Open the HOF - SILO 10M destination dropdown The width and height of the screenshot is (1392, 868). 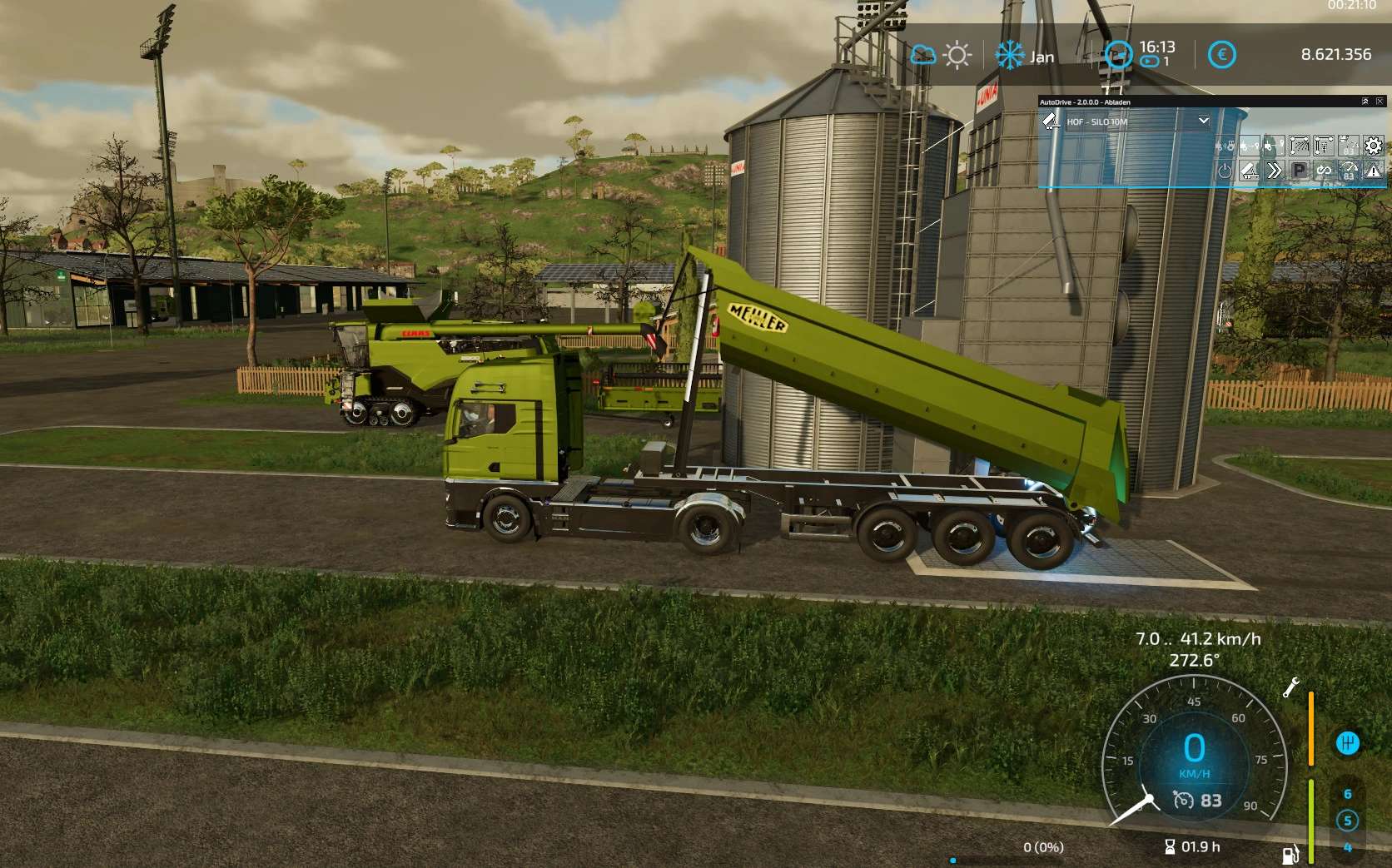(x=1203, y=121)
